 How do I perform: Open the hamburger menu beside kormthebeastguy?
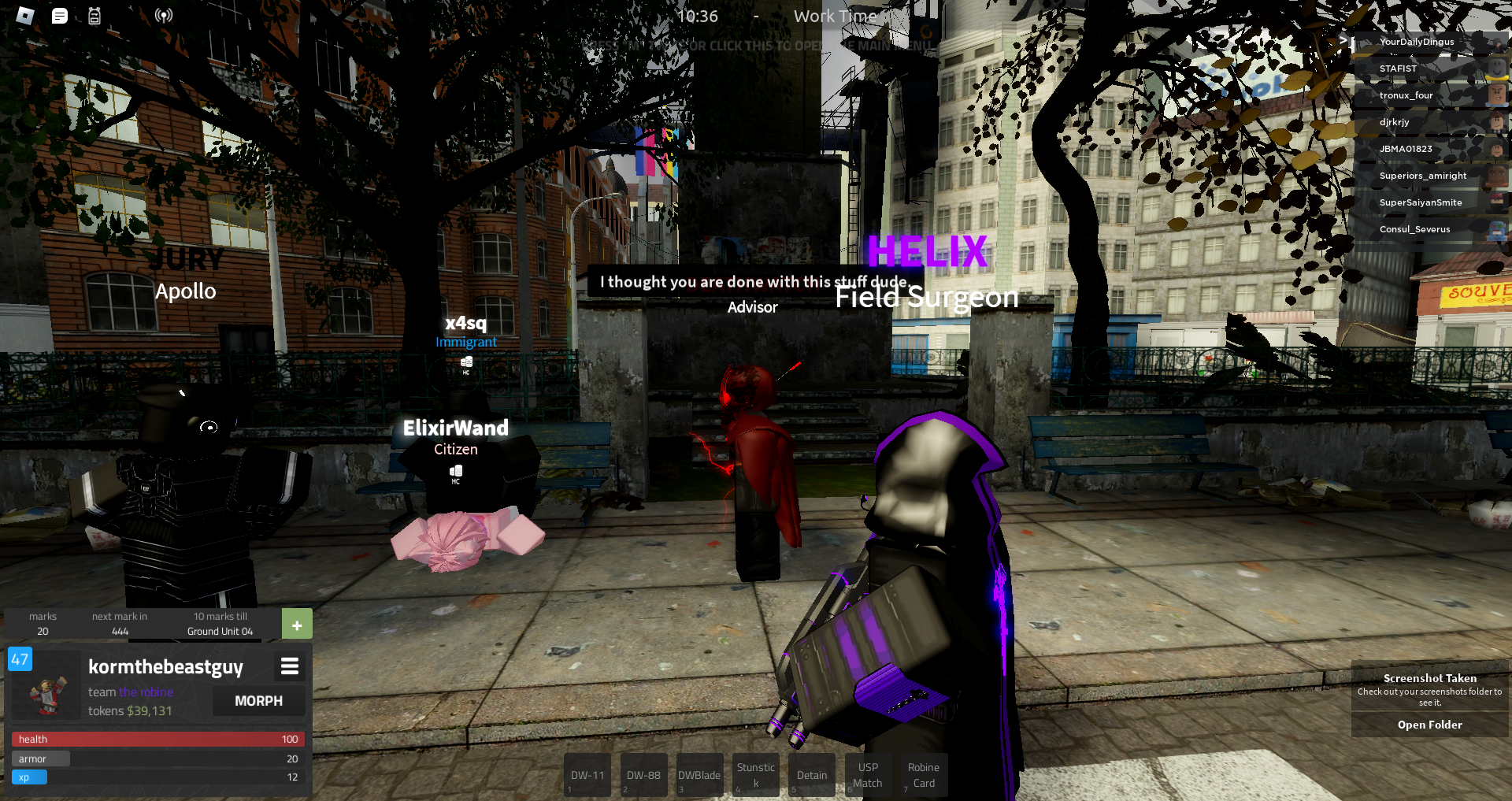coord(290,667)
